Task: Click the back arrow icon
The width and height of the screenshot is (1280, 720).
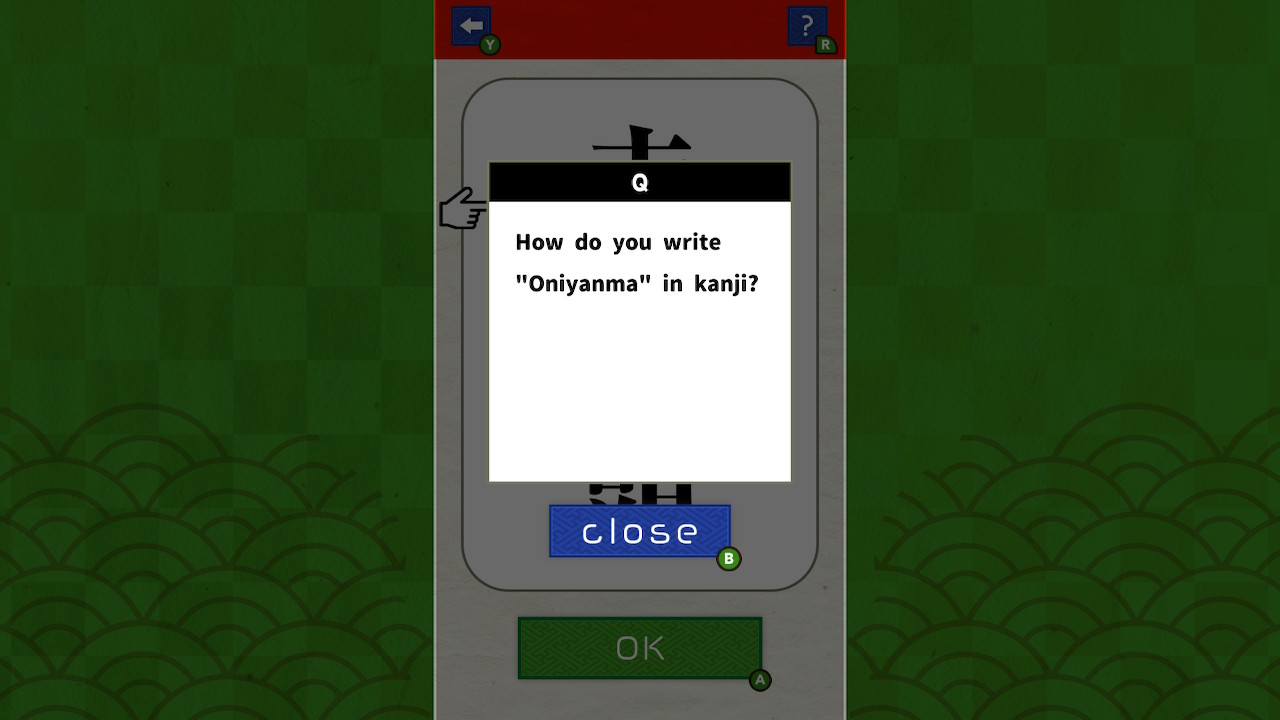Action: [470, 25]
